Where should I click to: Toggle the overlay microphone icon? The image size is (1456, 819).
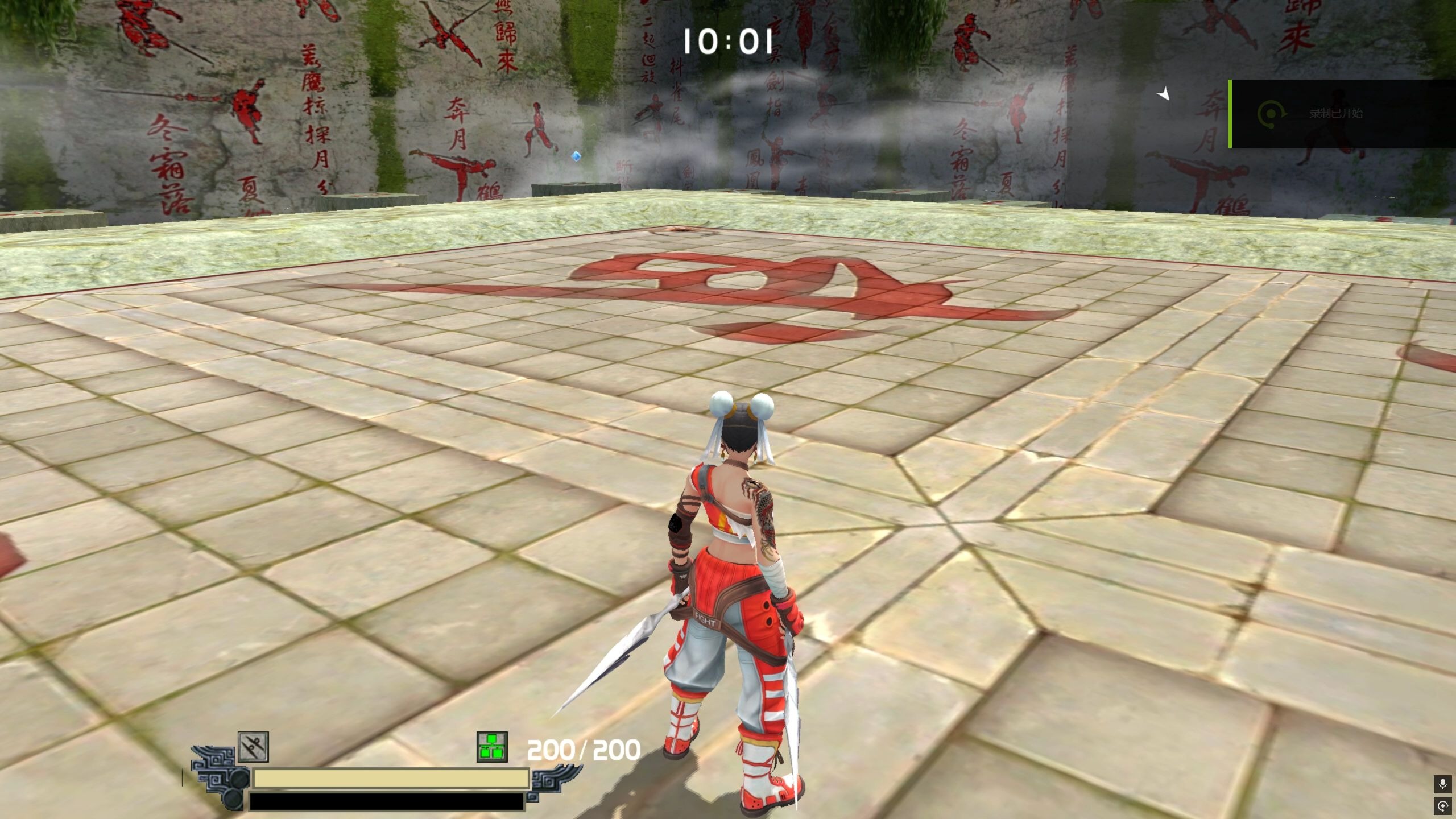pyautogui.click(x=1443, y=784)
